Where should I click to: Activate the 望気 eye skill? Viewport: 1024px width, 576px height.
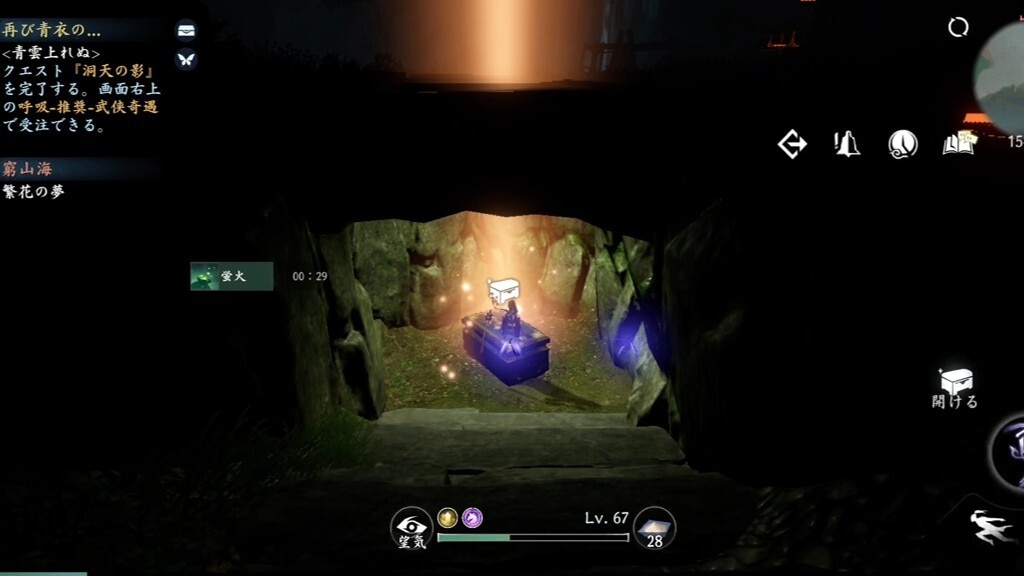pos(411,528)
